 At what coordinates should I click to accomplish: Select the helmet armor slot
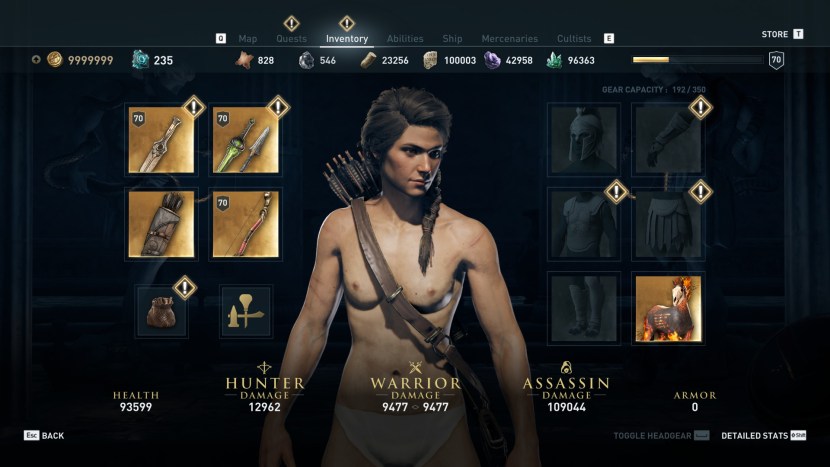click(x=584, y=140)
